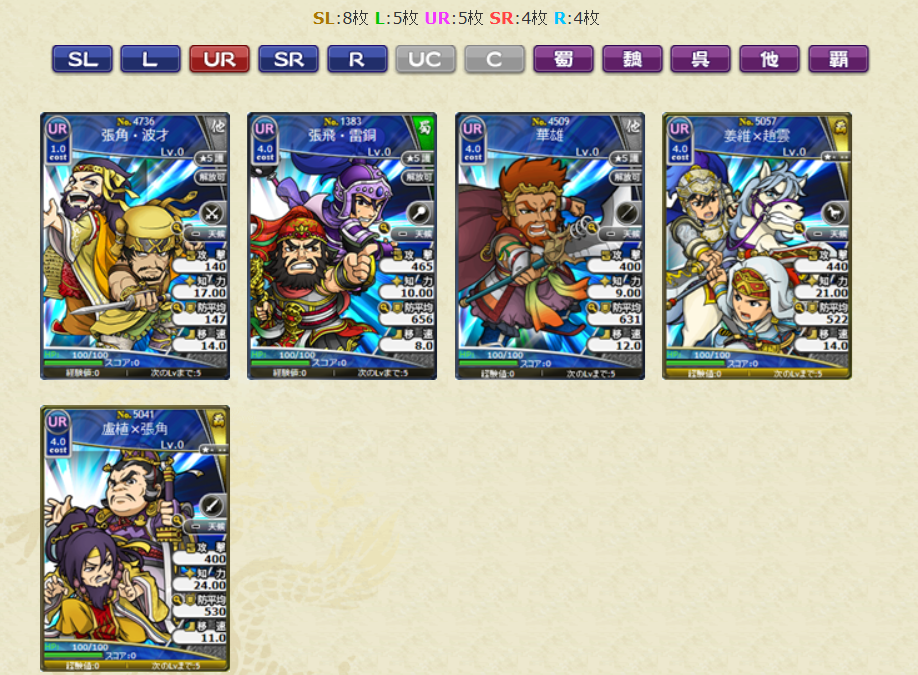Image resolution: width=918 pixels, height=675 pixels.
Task: Choose the red UR rarity filter
Action: 219,59
